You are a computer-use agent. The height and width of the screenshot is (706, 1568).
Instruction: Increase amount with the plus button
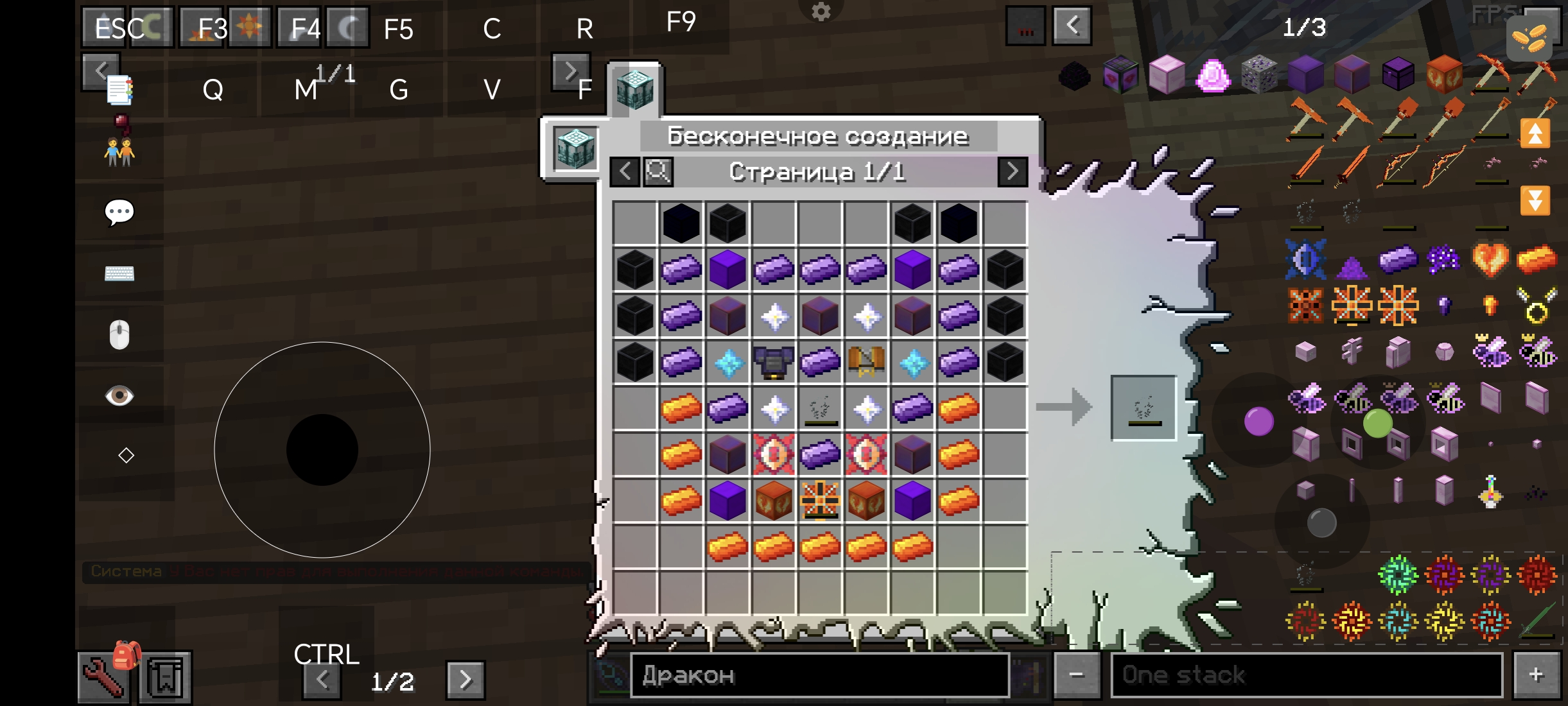click(x=1537, y=675)
